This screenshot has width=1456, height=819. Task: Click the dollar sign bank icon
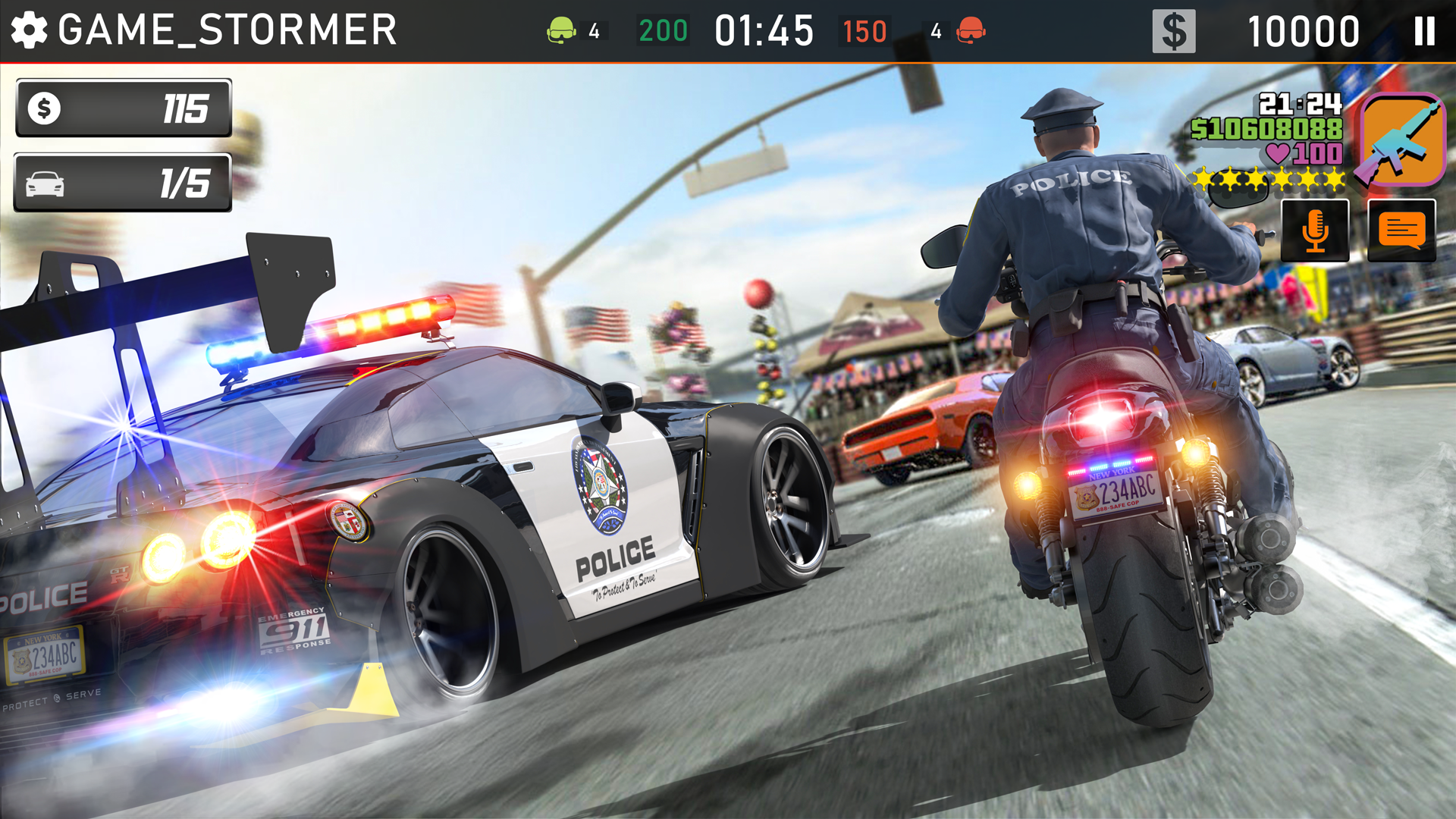click(1175, 29)
